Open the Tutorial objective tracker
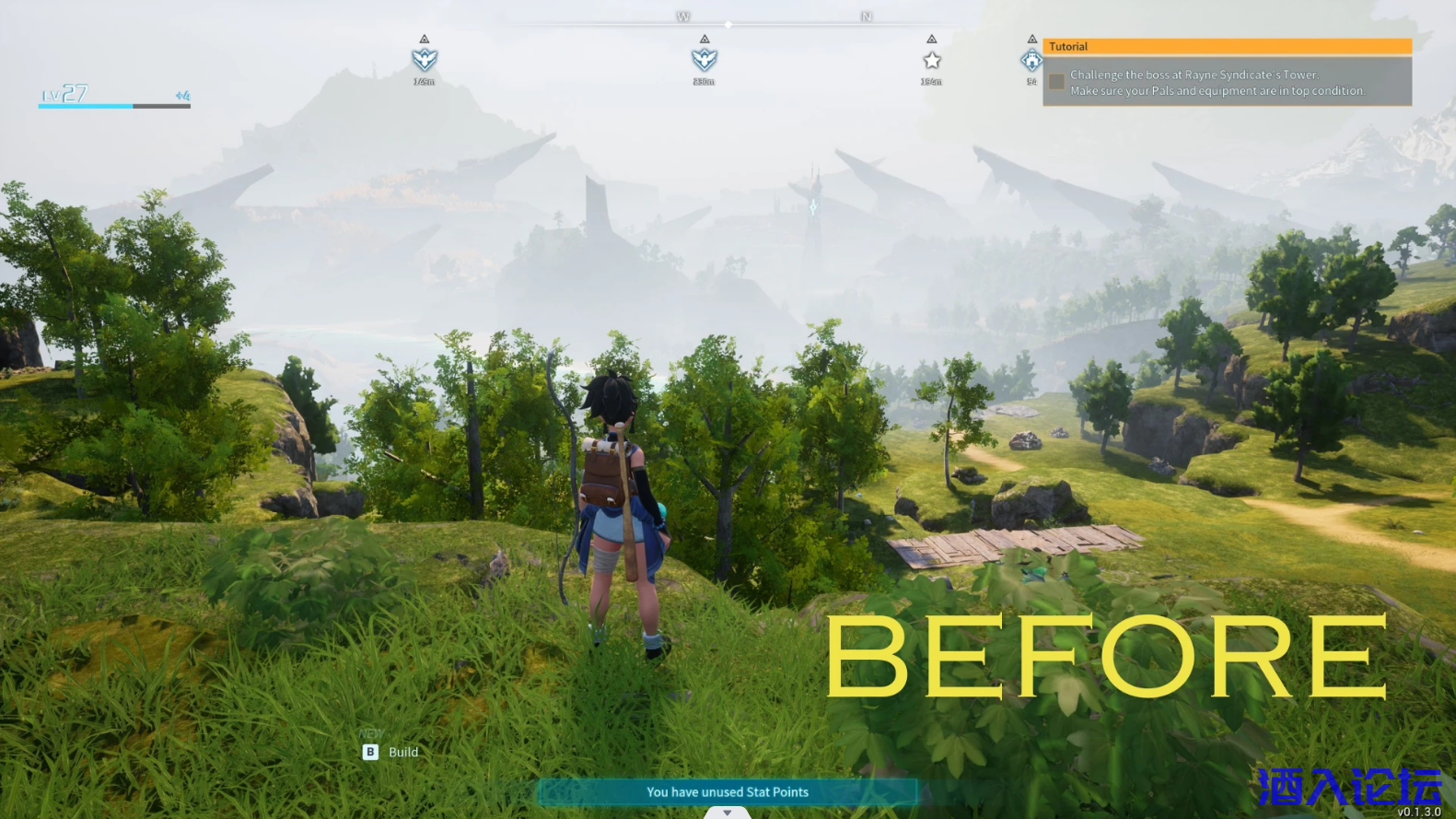Screen dimensions: 1456x819 1227,46
